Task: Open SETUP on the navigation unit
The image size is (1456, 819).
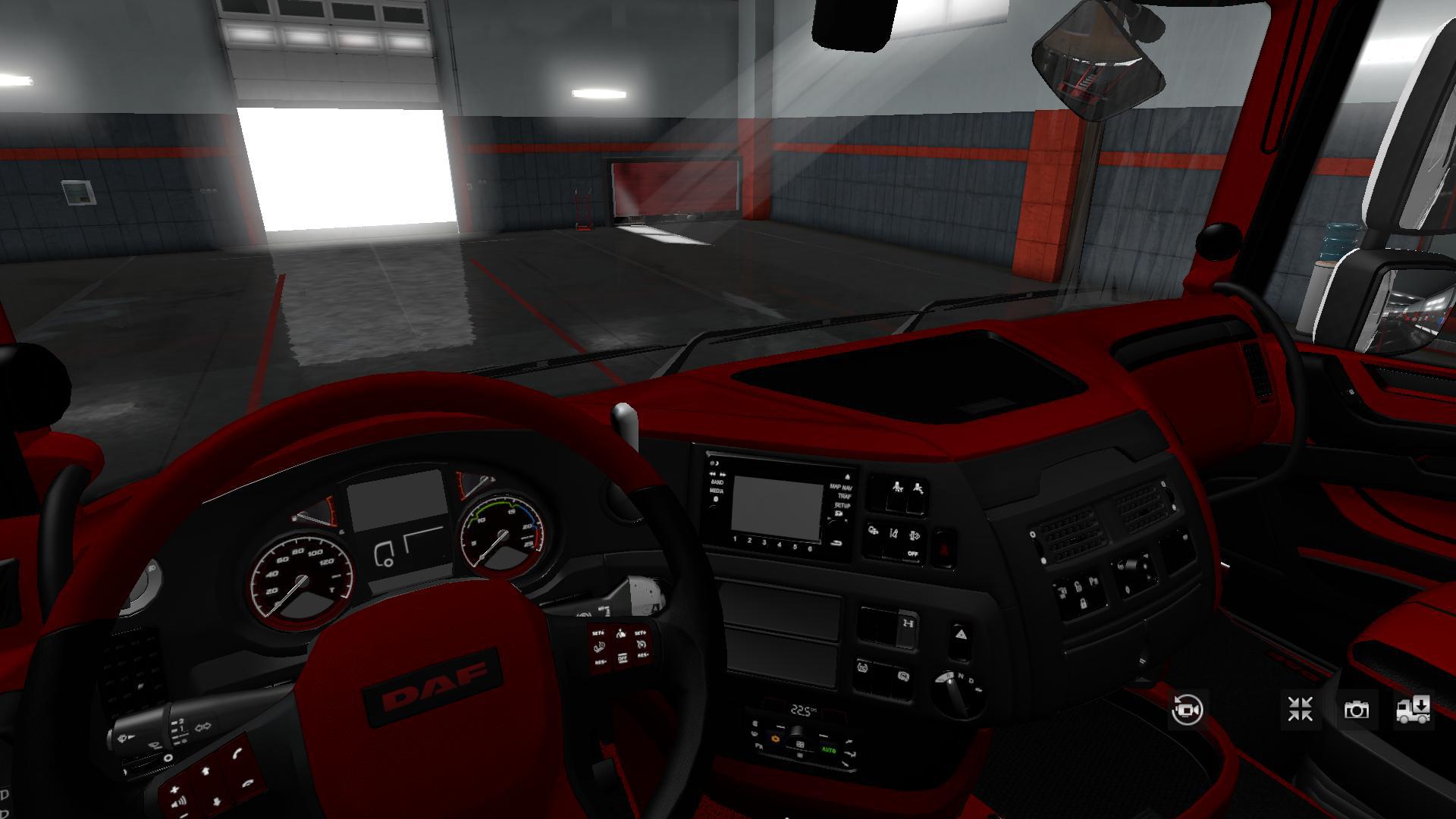Action: (842, 506)
